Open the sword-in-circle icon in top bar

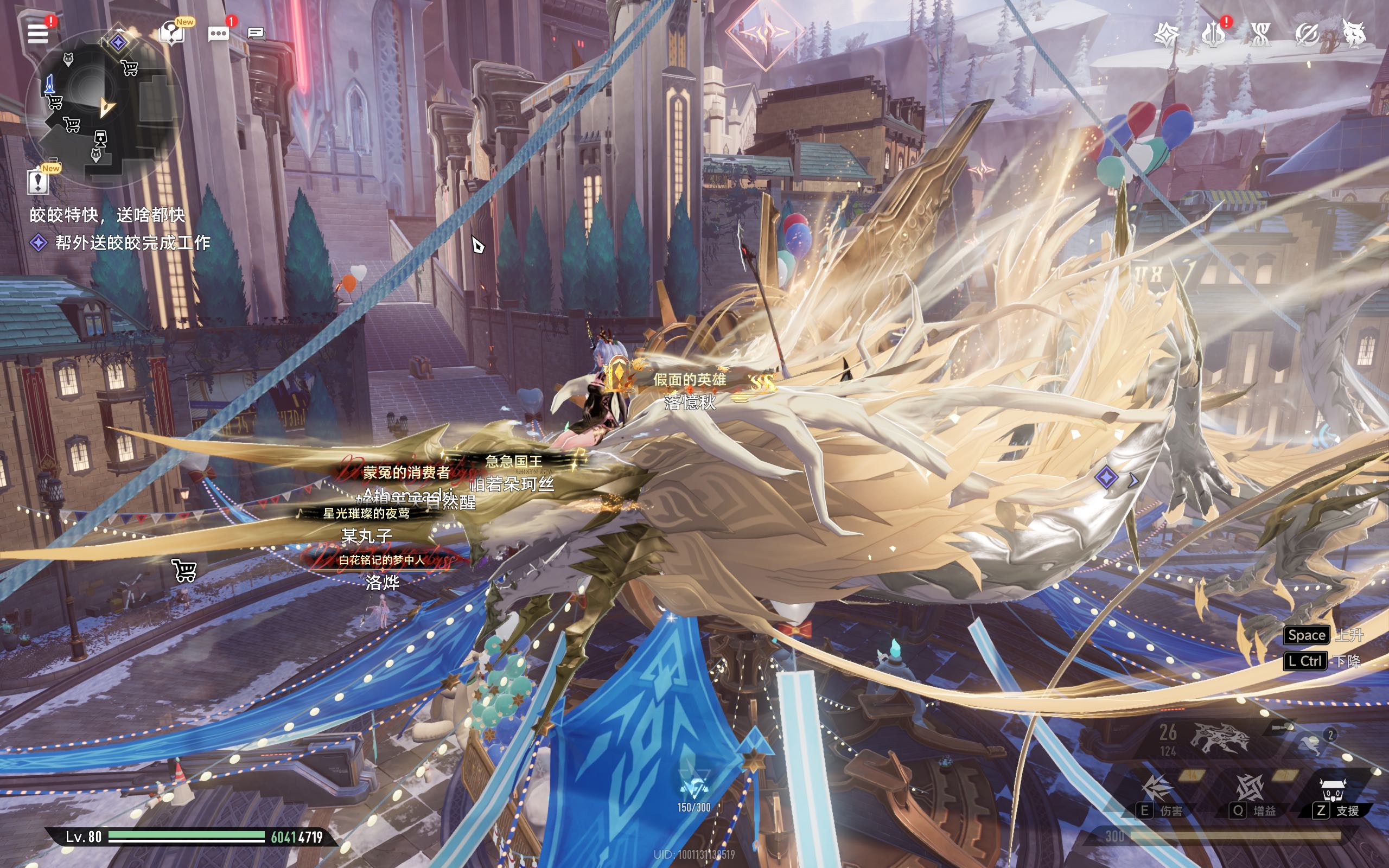click(x=1307, y=34)
